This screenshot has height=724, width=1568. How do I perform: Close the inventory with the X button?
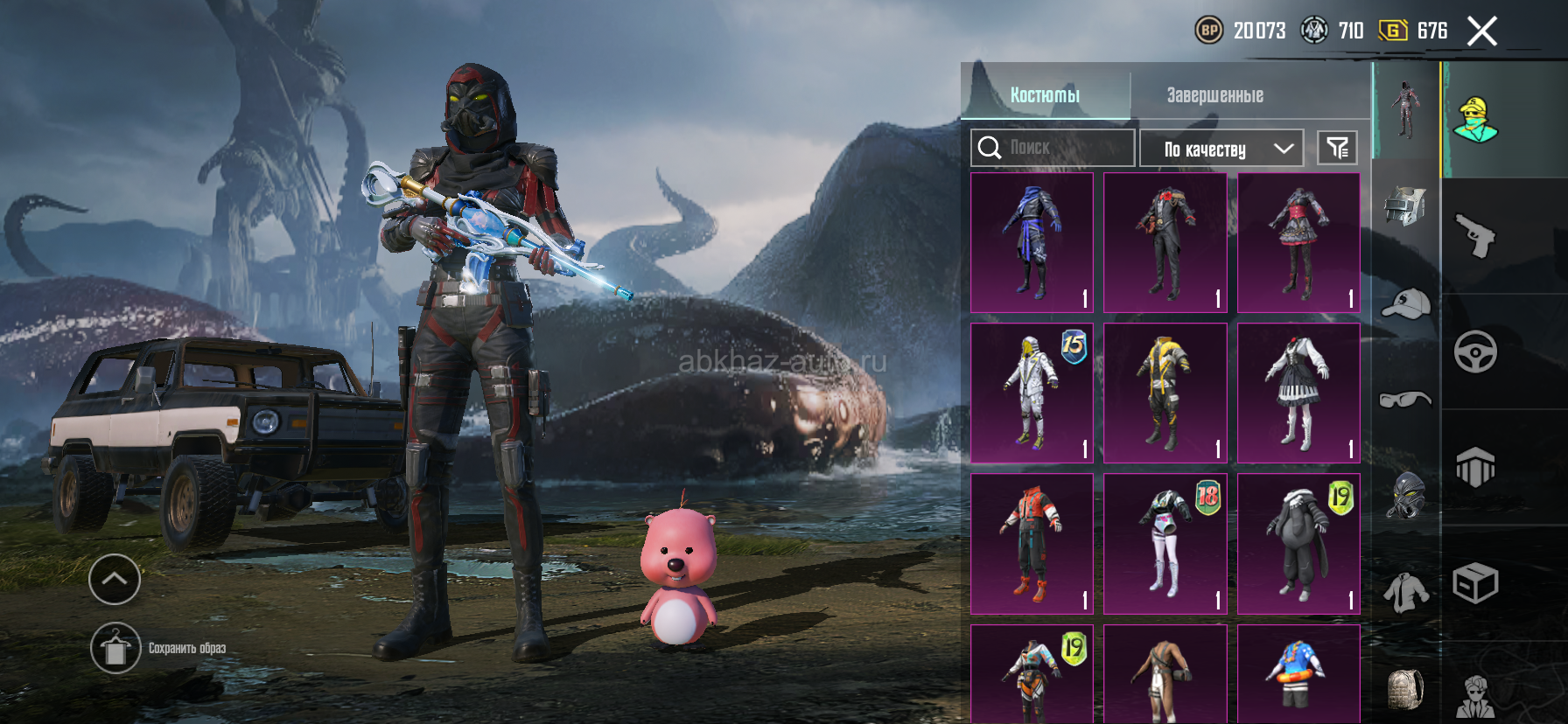(x=1481, y=31)
